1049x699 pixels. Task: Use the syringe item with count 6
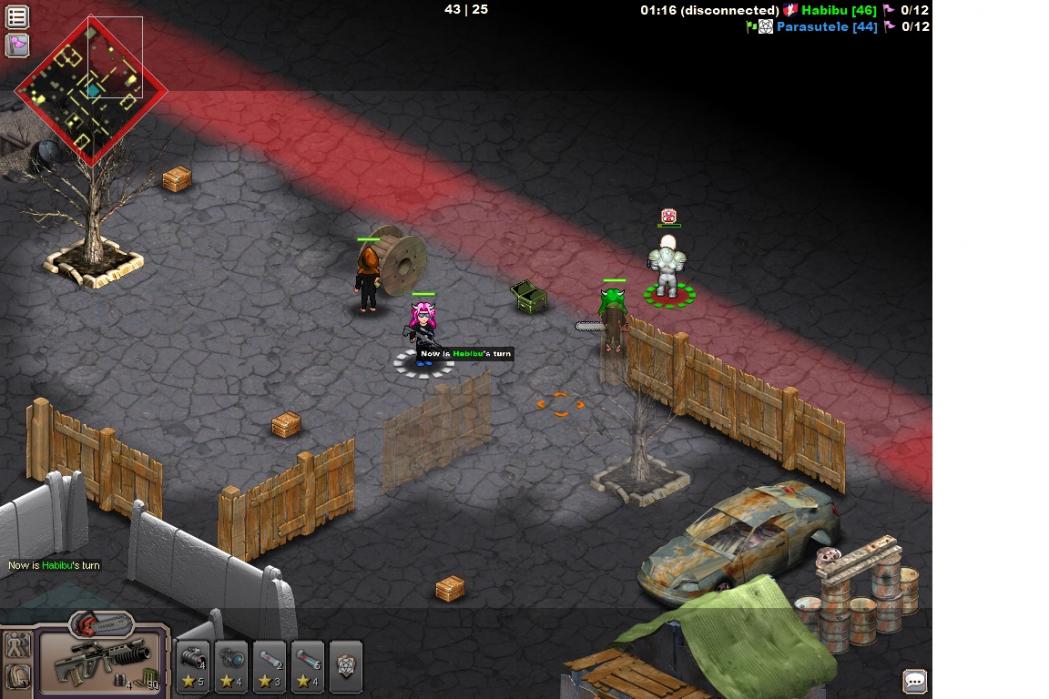(x=307, y=666)
